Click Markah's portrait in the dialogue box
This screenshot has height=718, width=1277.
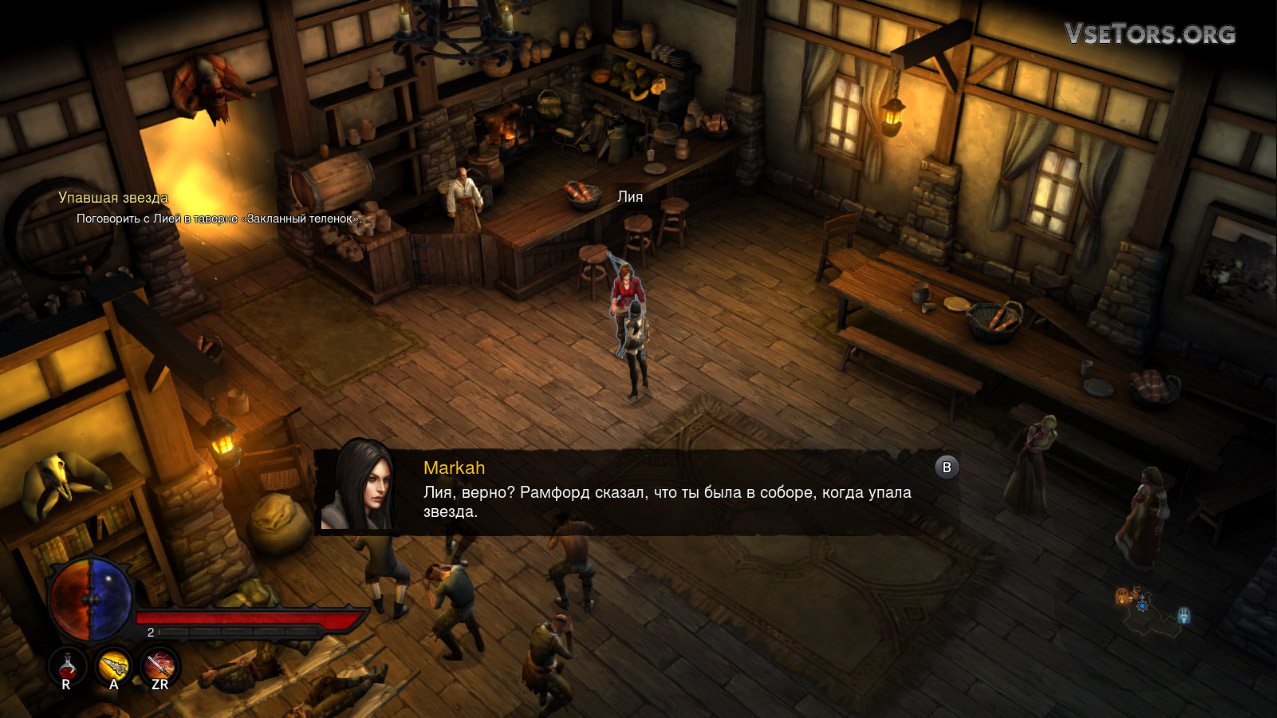(359, 485)
